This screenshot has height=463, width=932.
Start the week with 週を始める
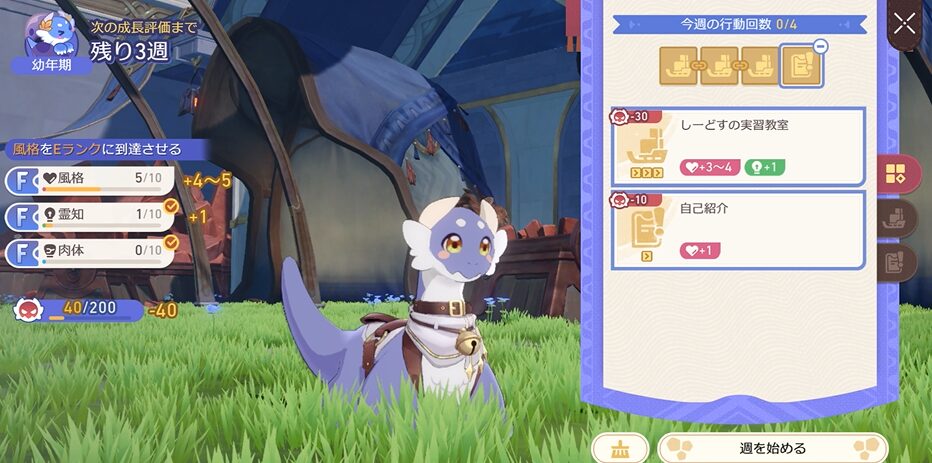pos(772,448)
